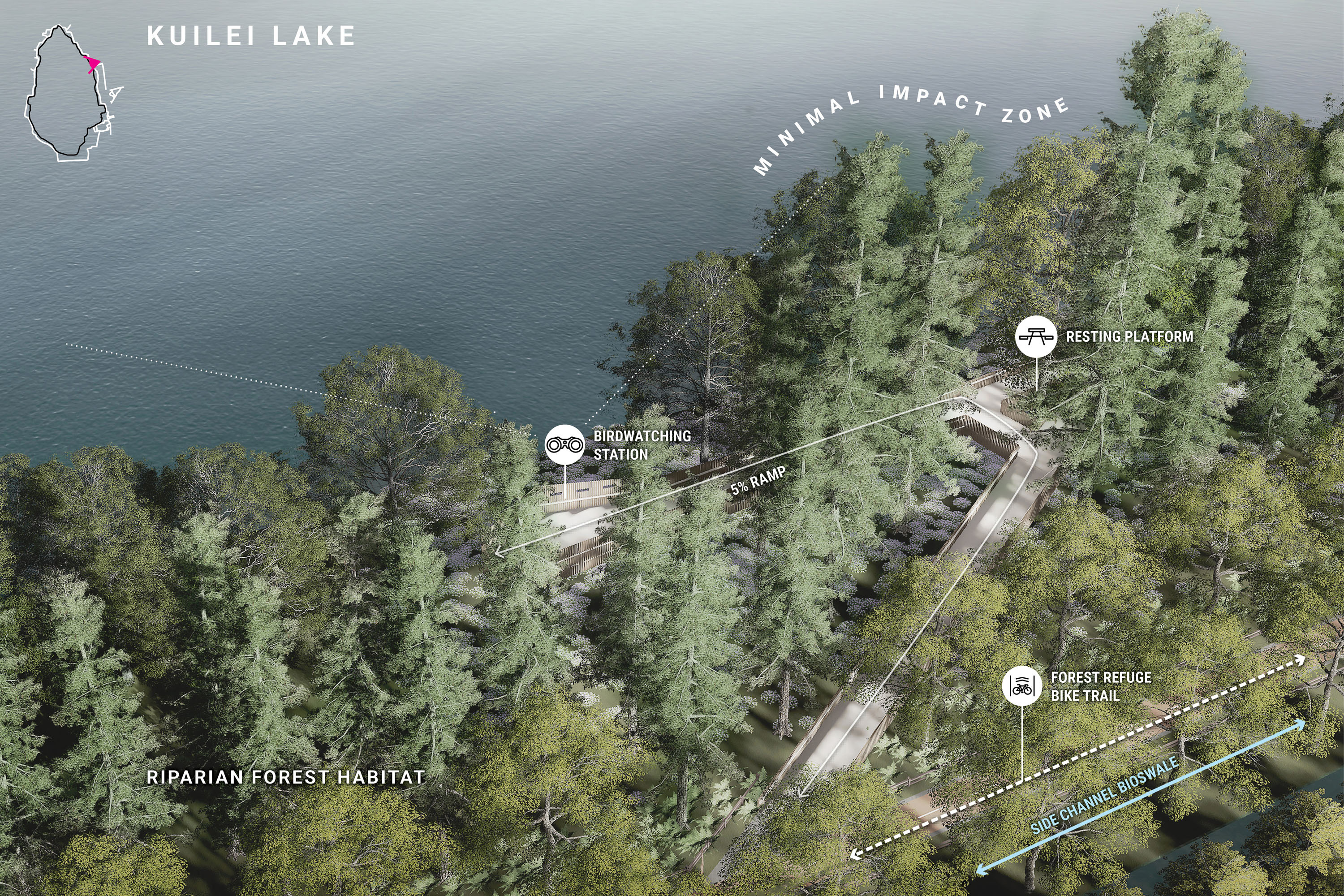
Task: Select the binoculars Birdwatching Station marker
Action: [x=564, y=444]
